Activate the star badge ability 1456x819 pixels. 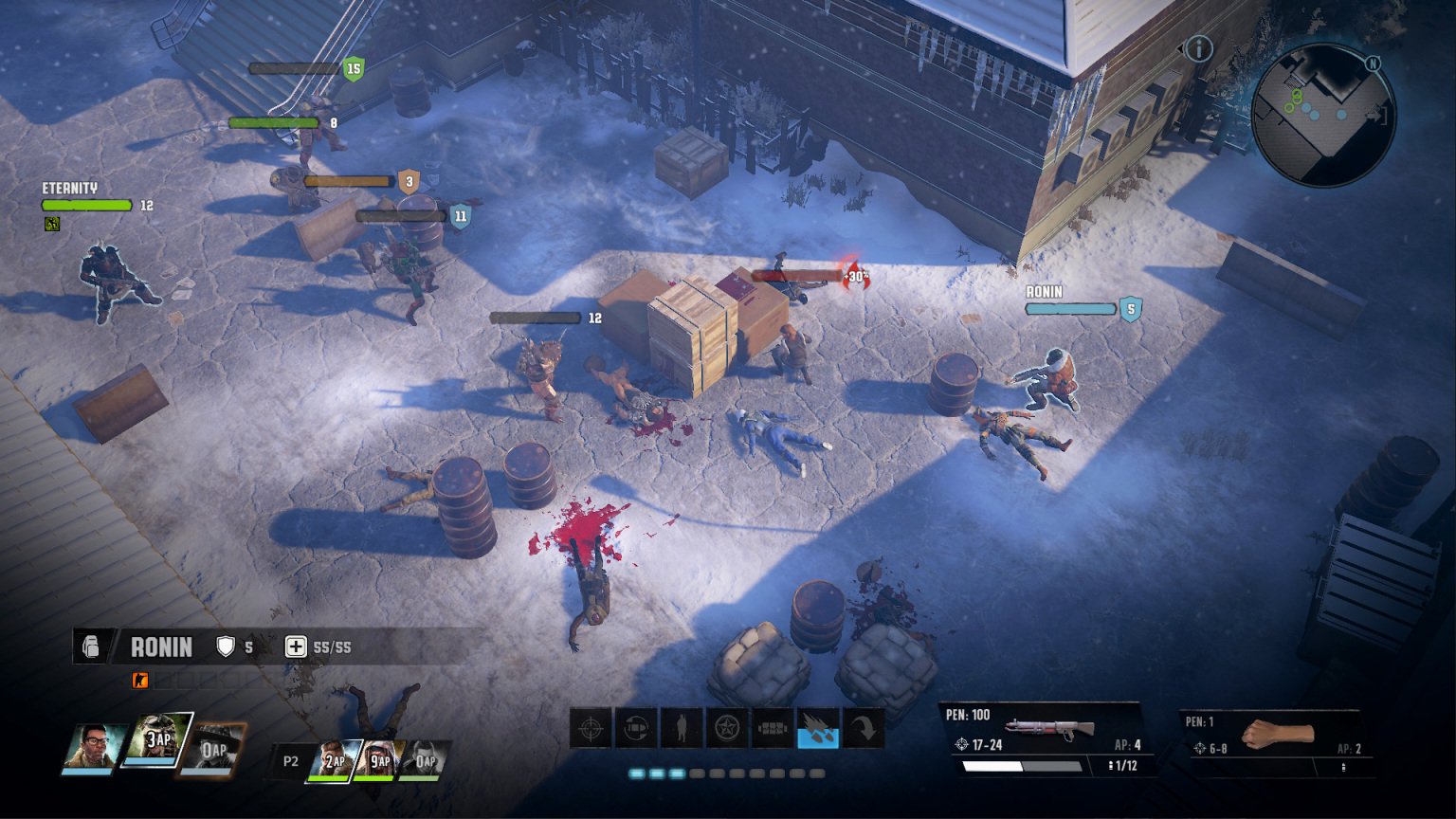click(x=727, y=729)
